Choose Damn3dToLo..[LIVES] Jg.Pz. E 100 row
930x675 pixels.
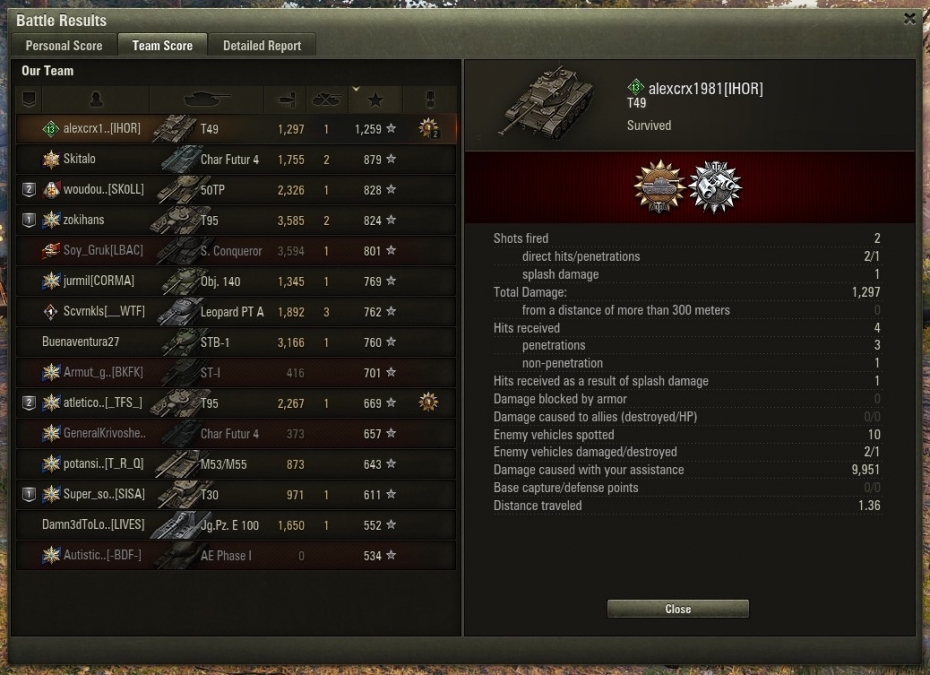[236, 525]
